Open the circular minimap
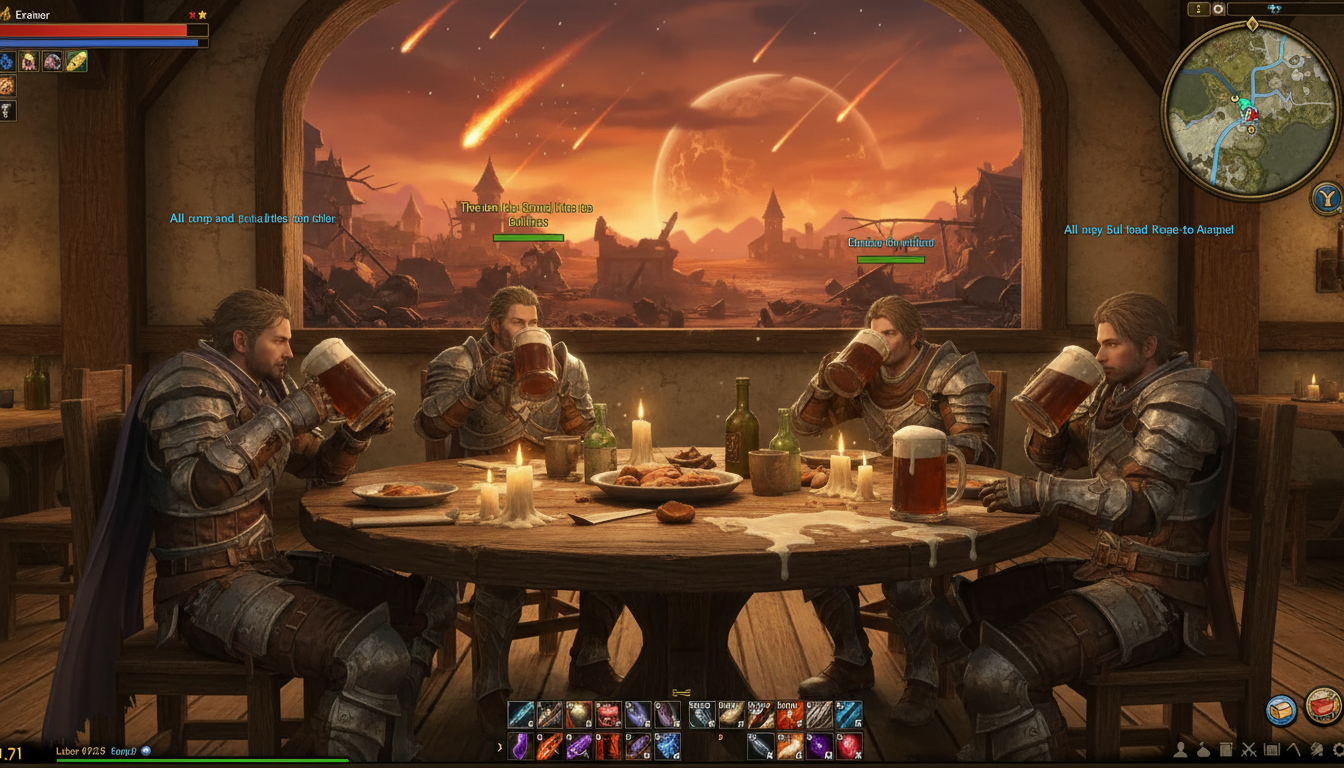 [x=1250, y=109]
